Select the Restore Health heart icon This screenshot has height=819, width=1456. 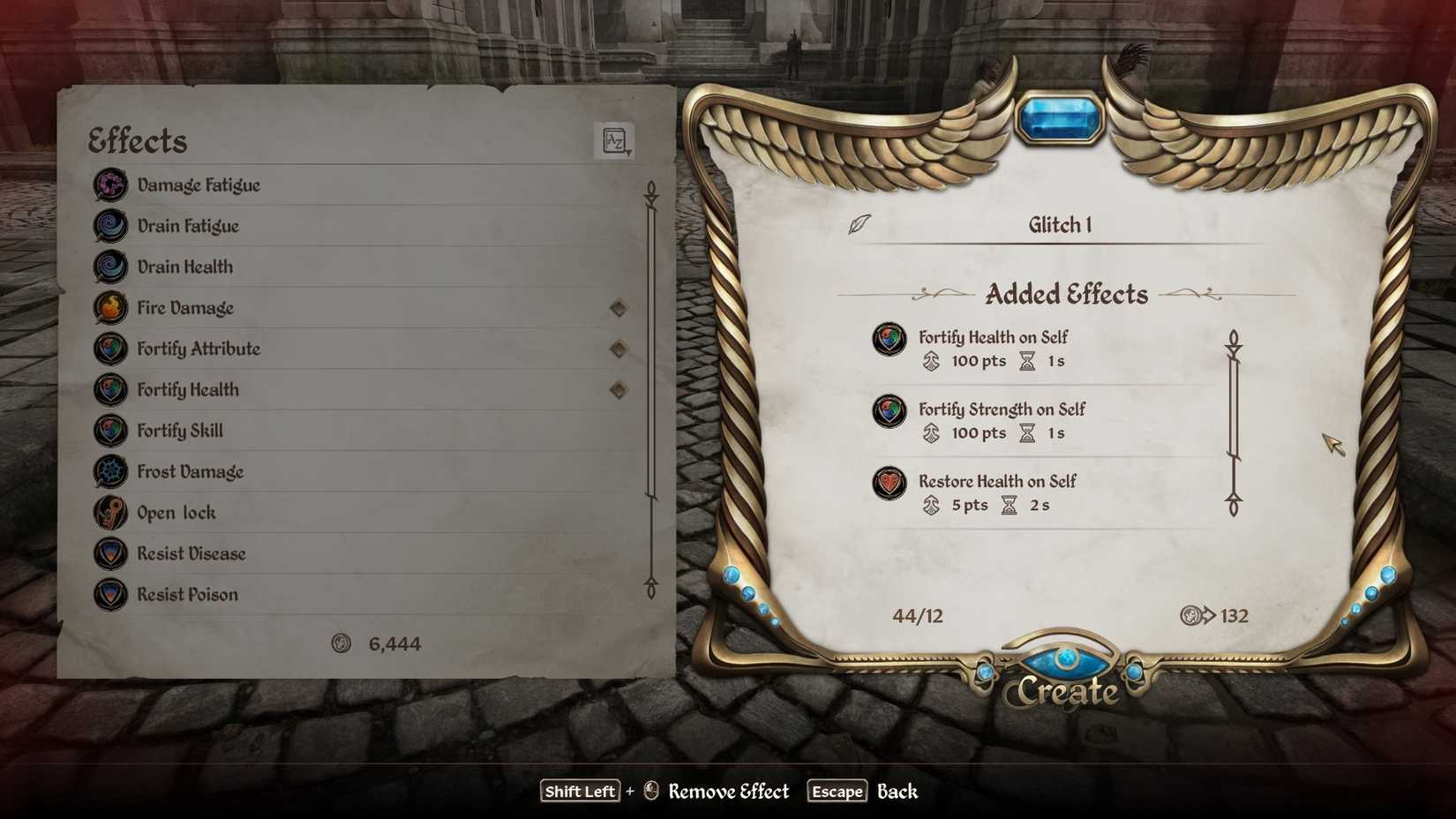pyautogui.click(x=889, y=484)
